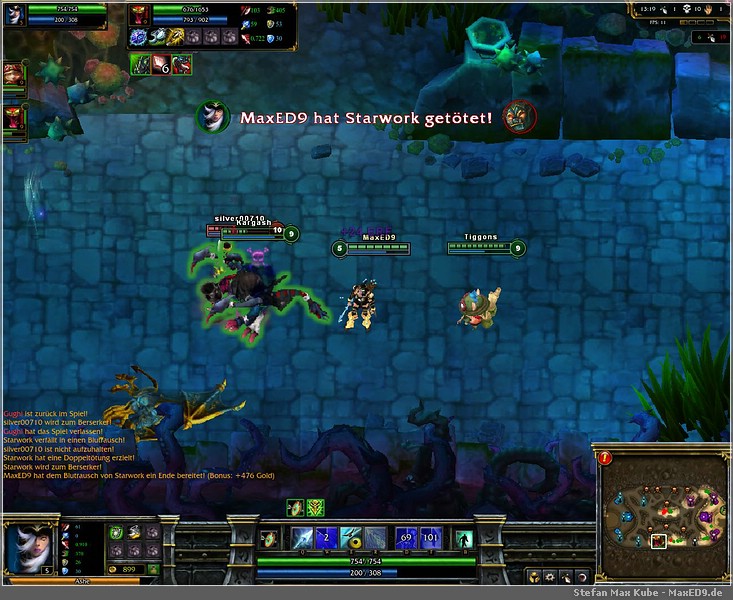The image size is (733, 600).
Task: Activate the Hawkshot eye ability icon
Action: pyautogui.click(x=350, y=538)
